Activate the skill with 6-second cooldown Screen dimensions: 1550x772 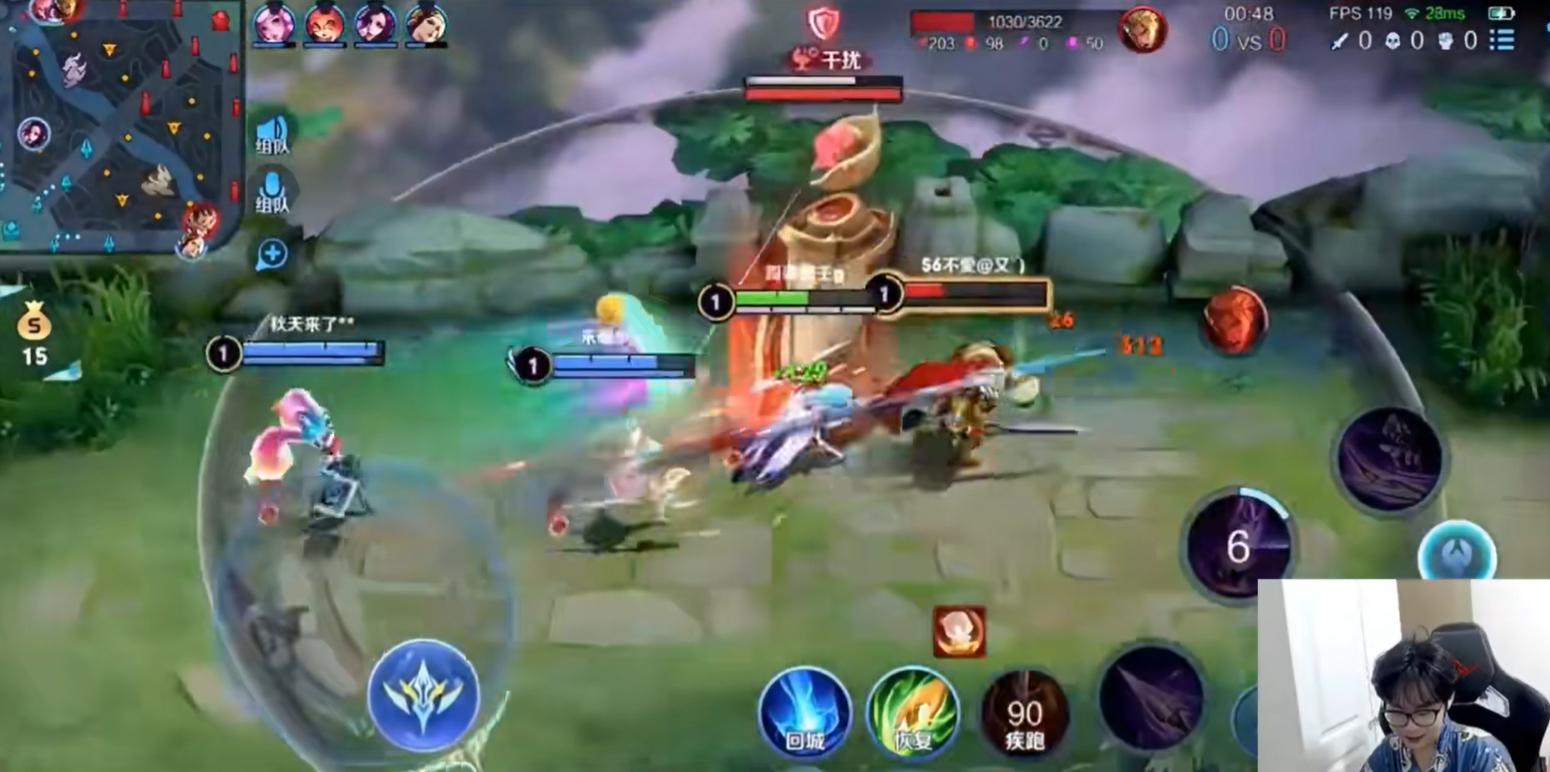pos(1240,545)
